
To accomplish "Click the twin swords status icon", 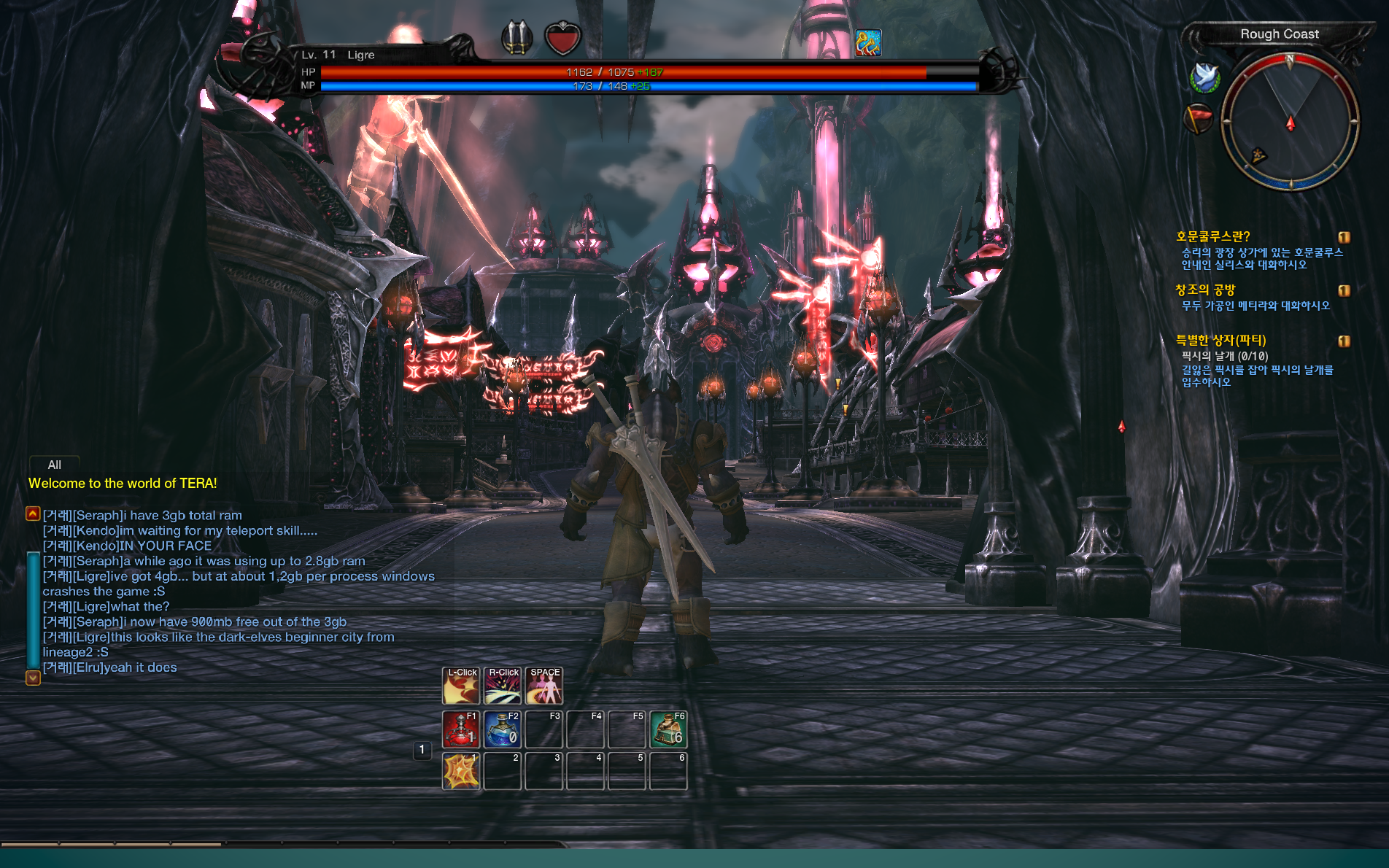I will click(516, 36).
